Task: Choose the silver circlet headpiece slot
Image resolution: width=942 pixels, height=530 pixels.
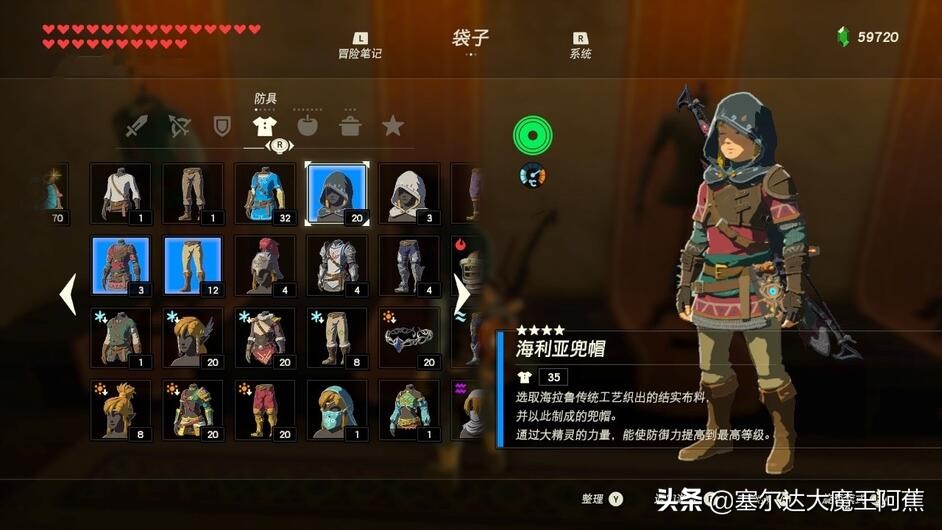Action: (409, 338)
